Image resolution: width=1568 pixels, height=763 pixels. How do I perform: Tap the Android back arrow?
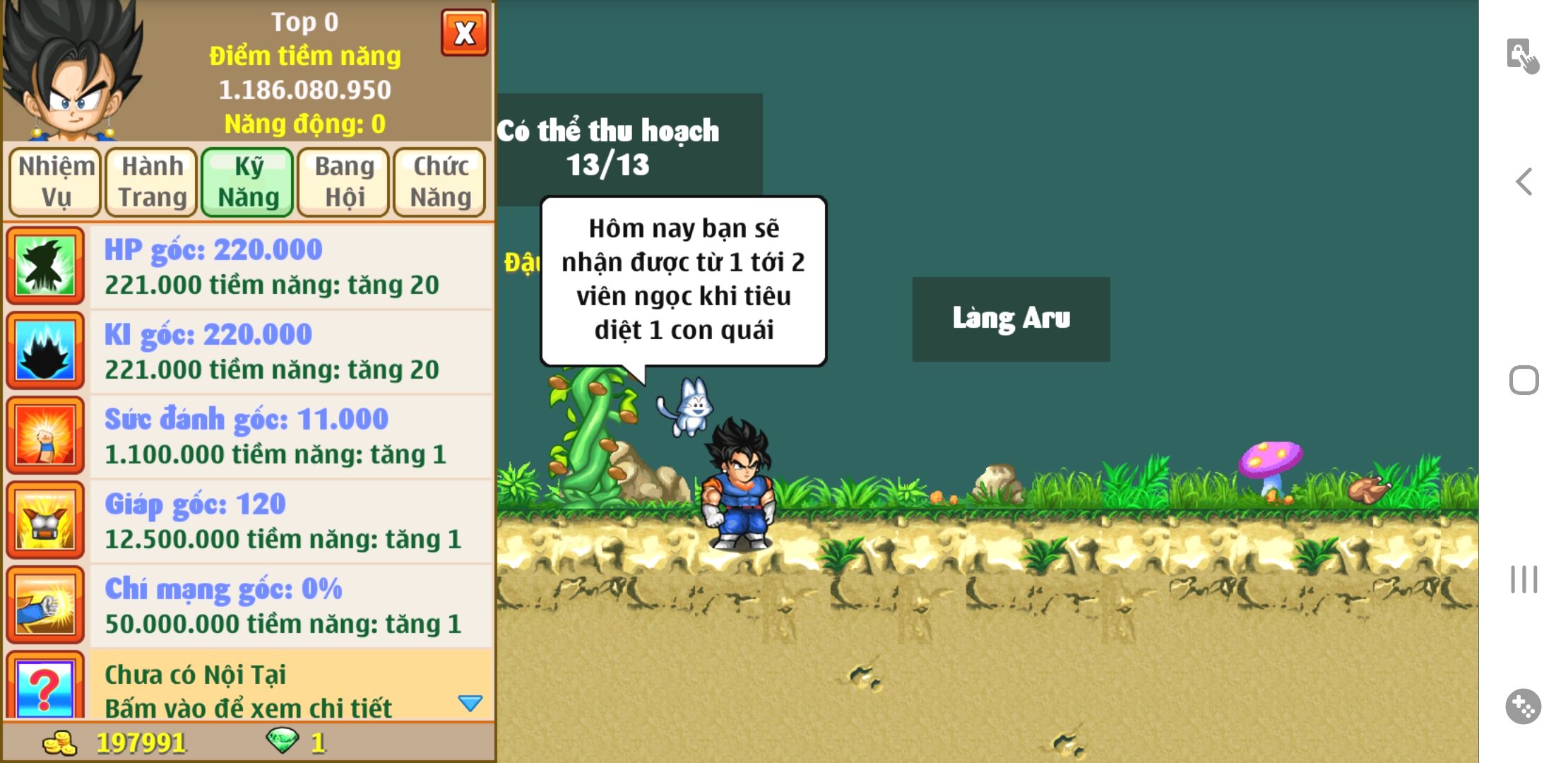1524,182
